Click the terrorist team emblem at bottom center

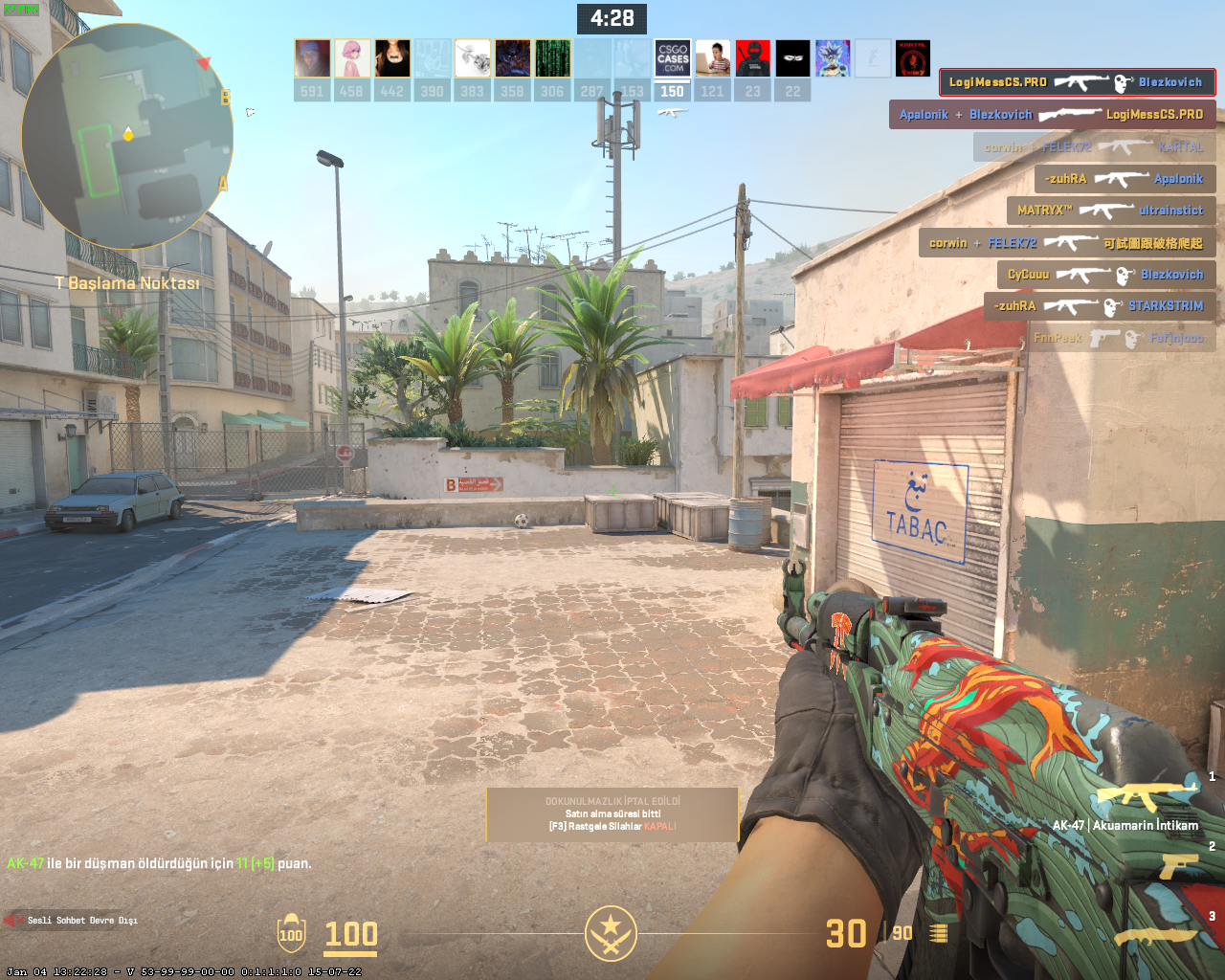click(611, 933)
